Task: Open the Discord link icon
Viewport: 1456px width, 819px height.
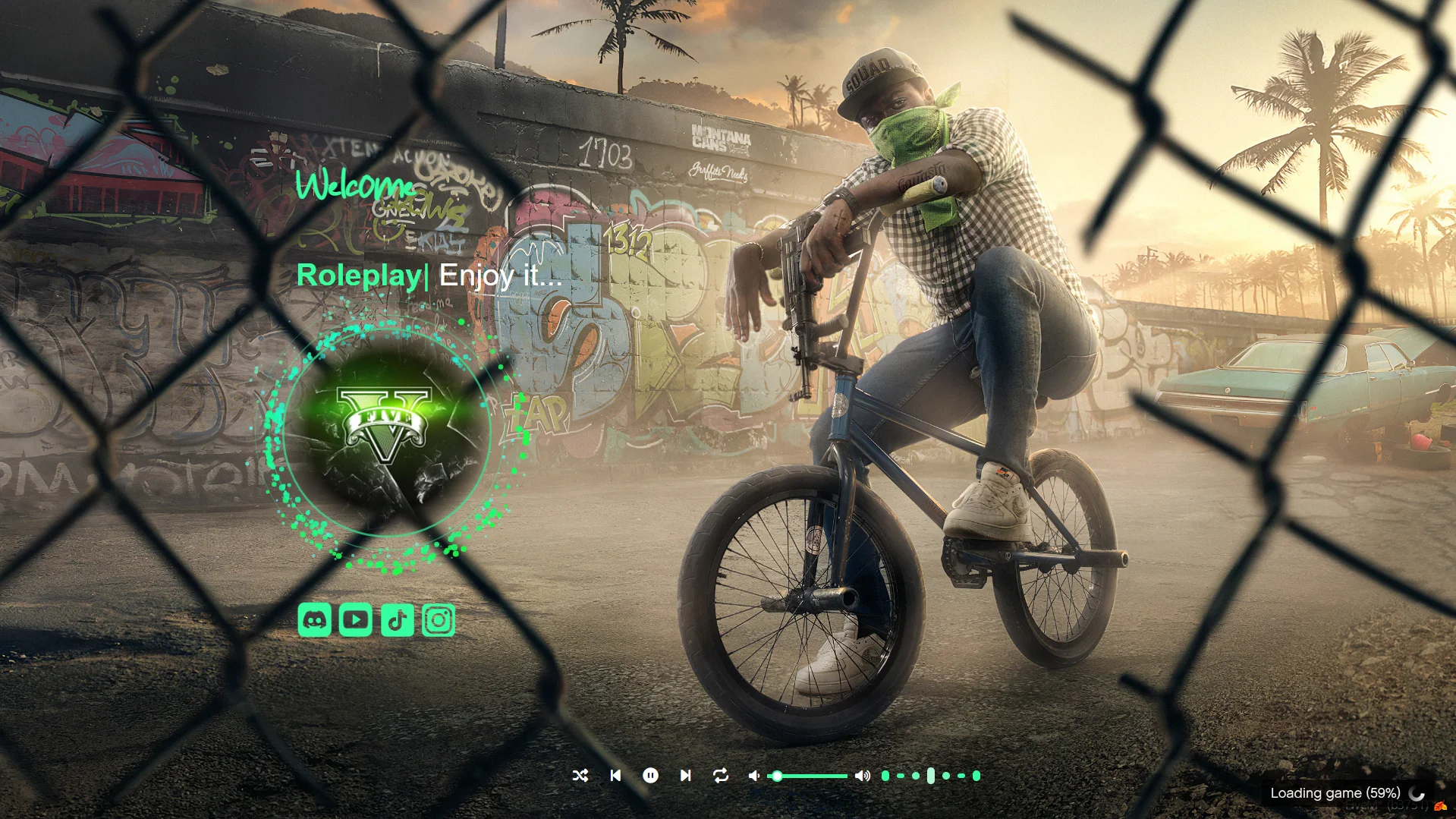Action: click(314, 620)
